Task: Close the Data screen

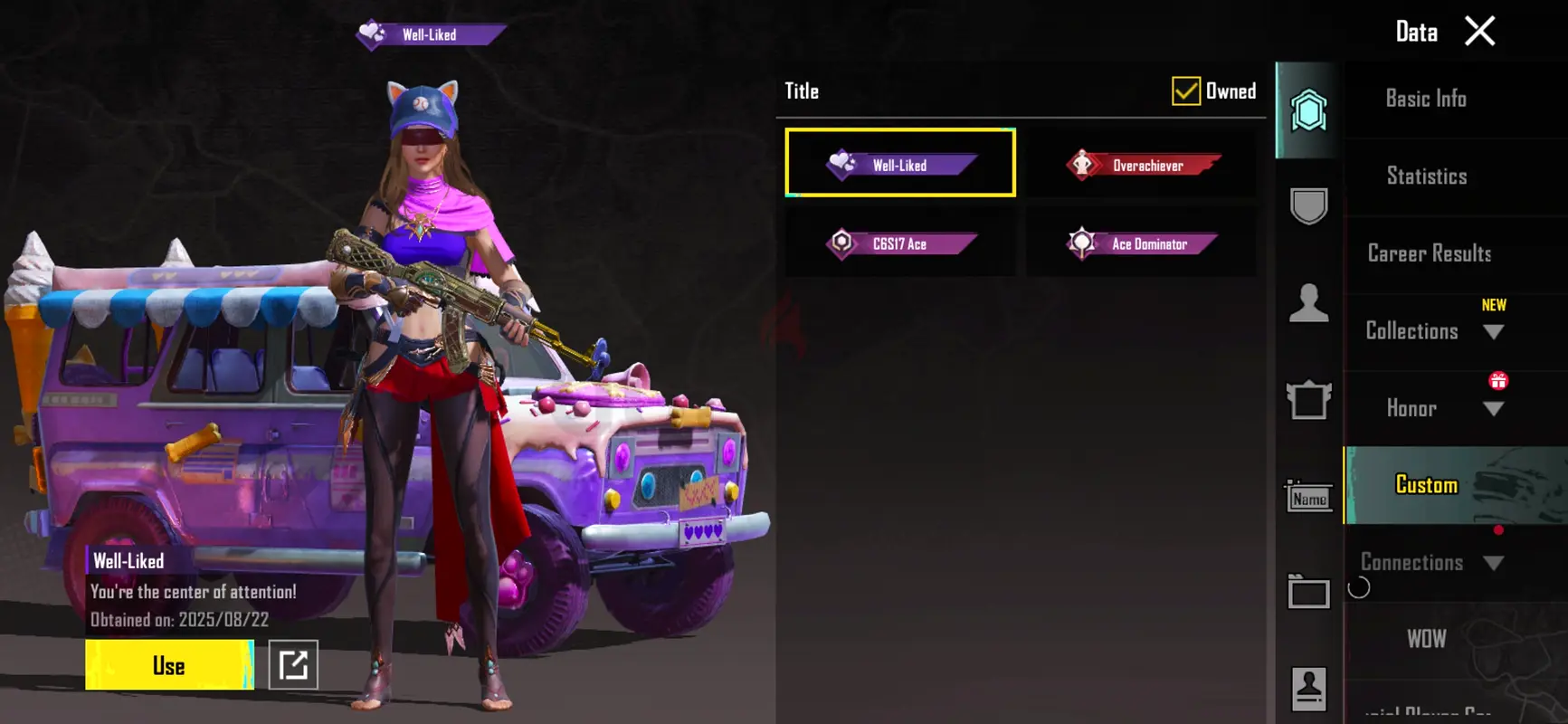Action: point(1480,32)
